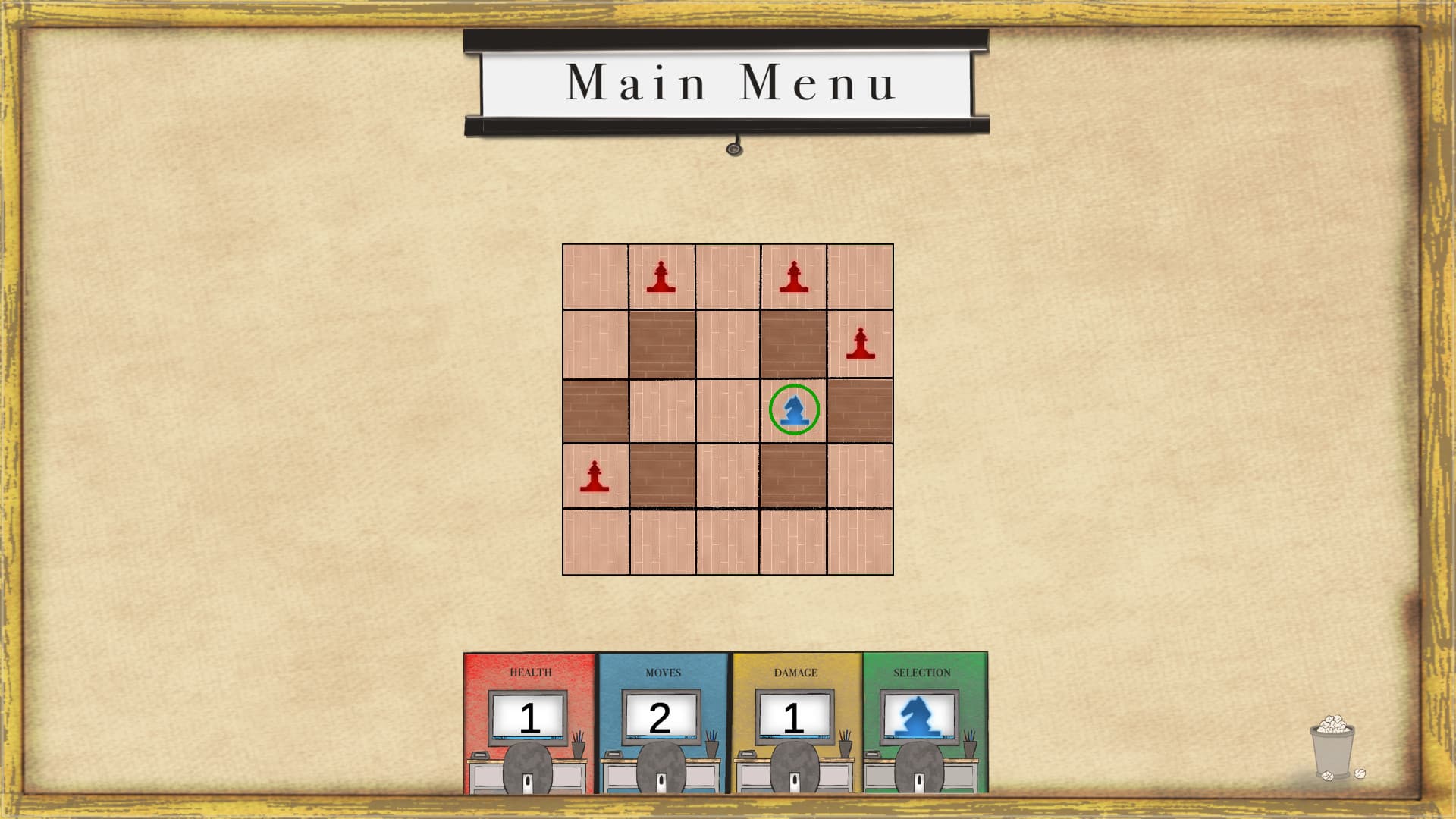Screen dimensions: 1456x819
Task: Click the computer mouse on the SELECTION desk
Action: pyautogui.click(x=920, y=780)
